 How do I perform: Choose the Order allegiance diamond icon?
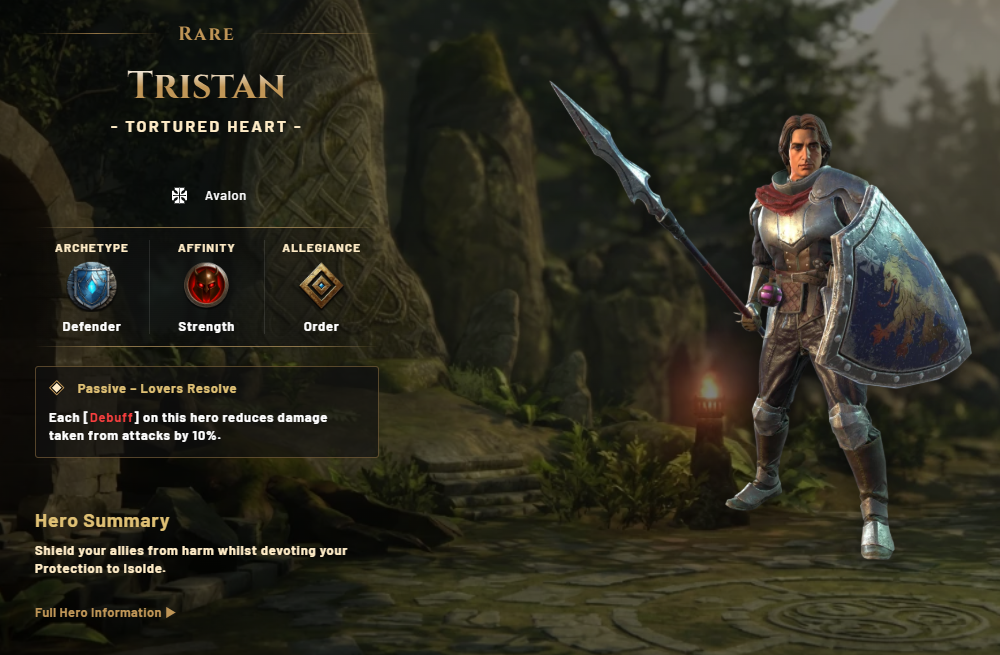point(321,286)
